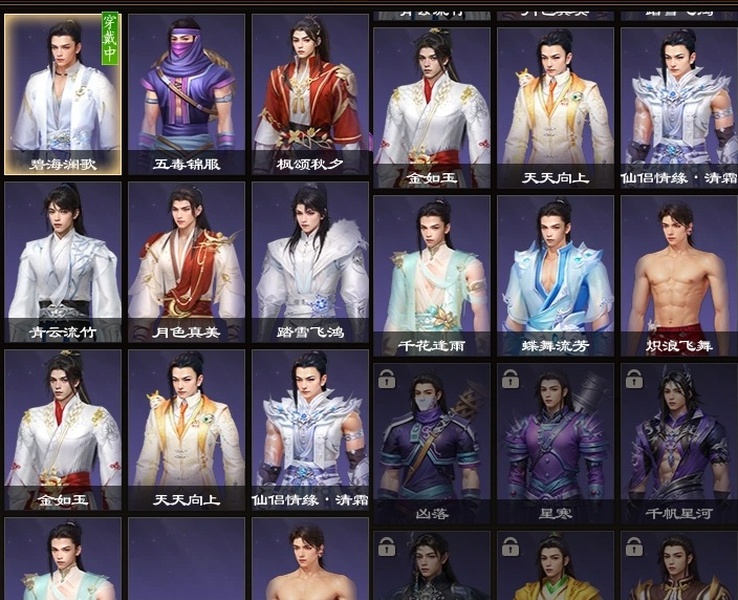738x600 pixels.
Task: Open the 踏雪飞鸿 fur-collared outfit
Action: pos(310,262)
